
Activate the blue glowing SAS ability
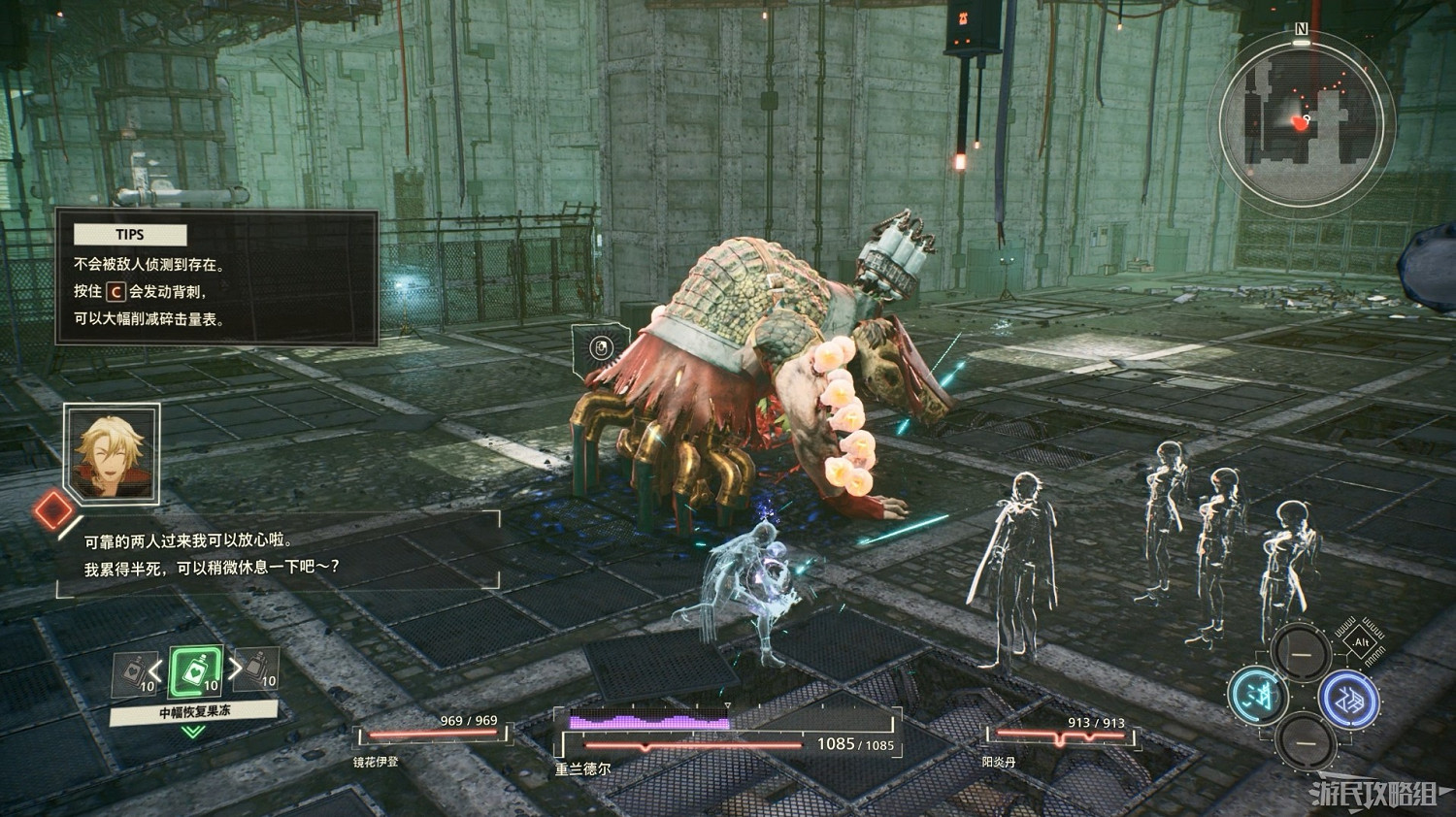click(x=1349, y=697)
